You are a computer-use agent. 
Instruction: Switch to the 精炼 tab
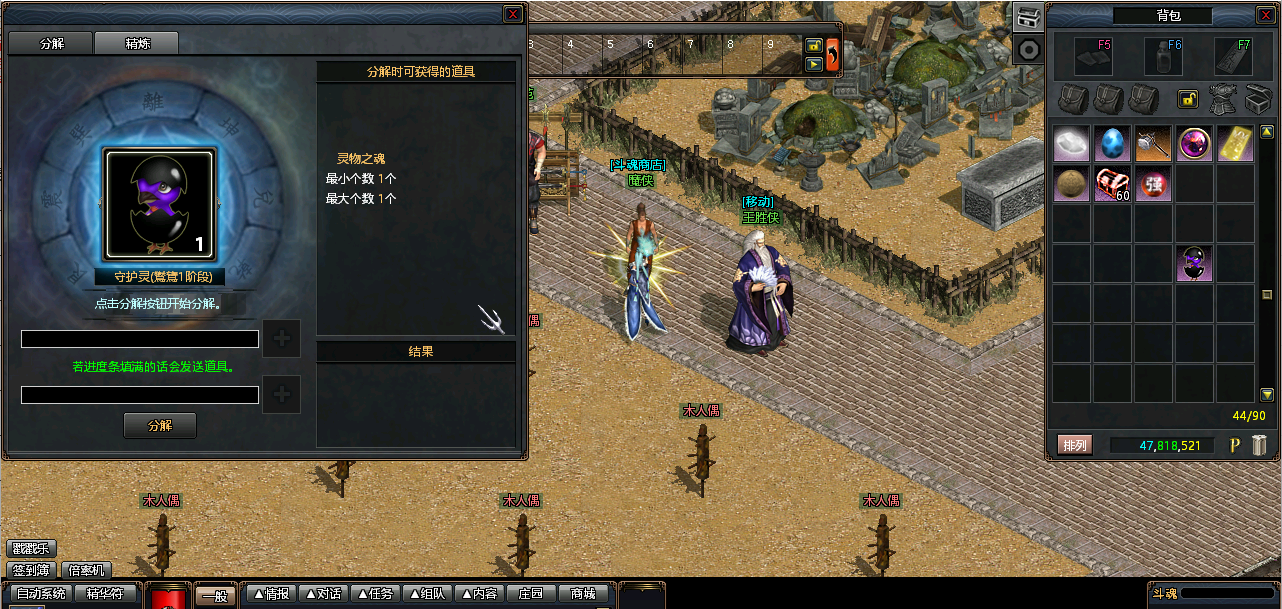137,44
